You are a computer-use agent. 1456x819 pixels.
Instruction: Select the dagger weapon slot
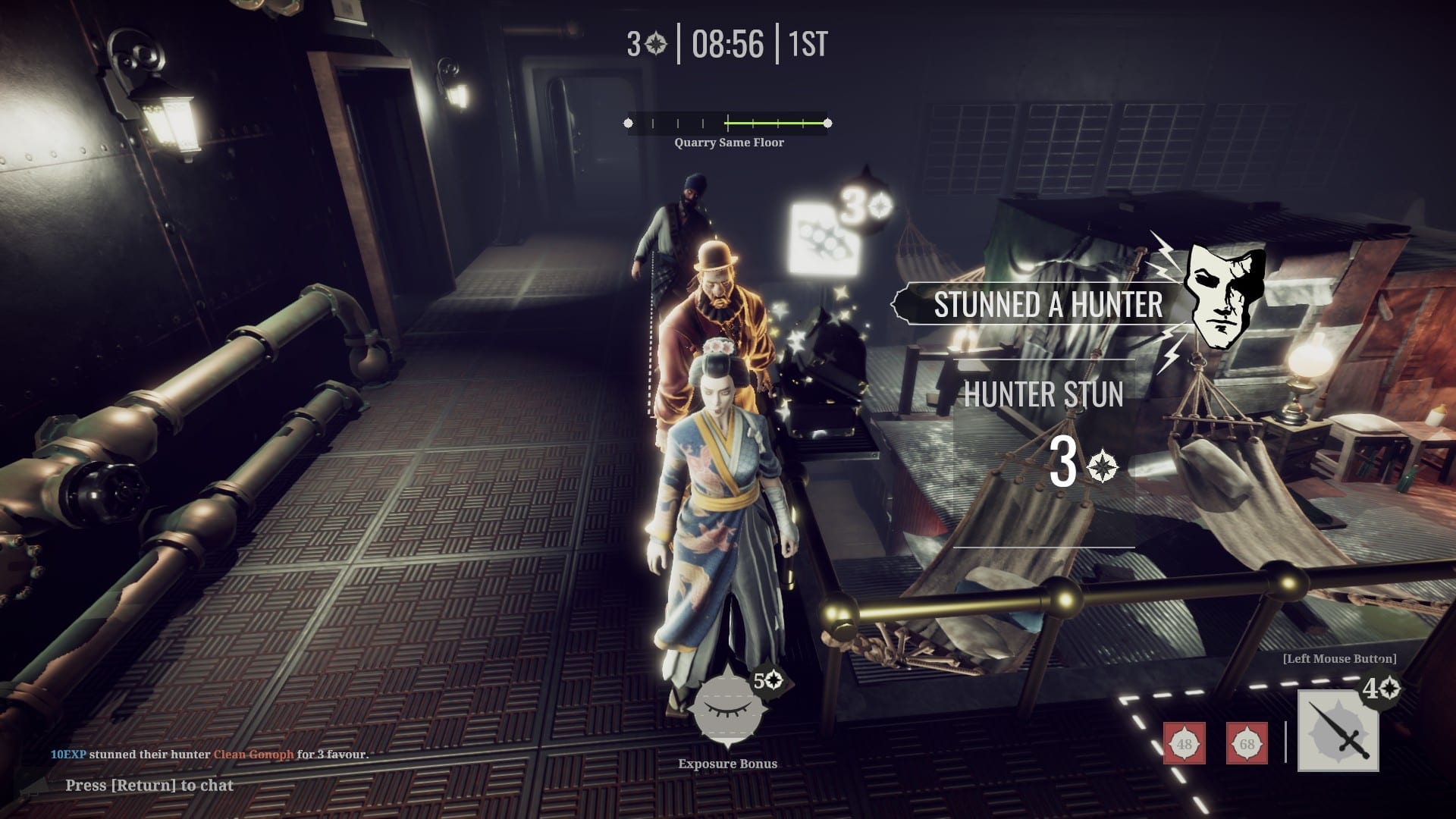(1338, 730)
